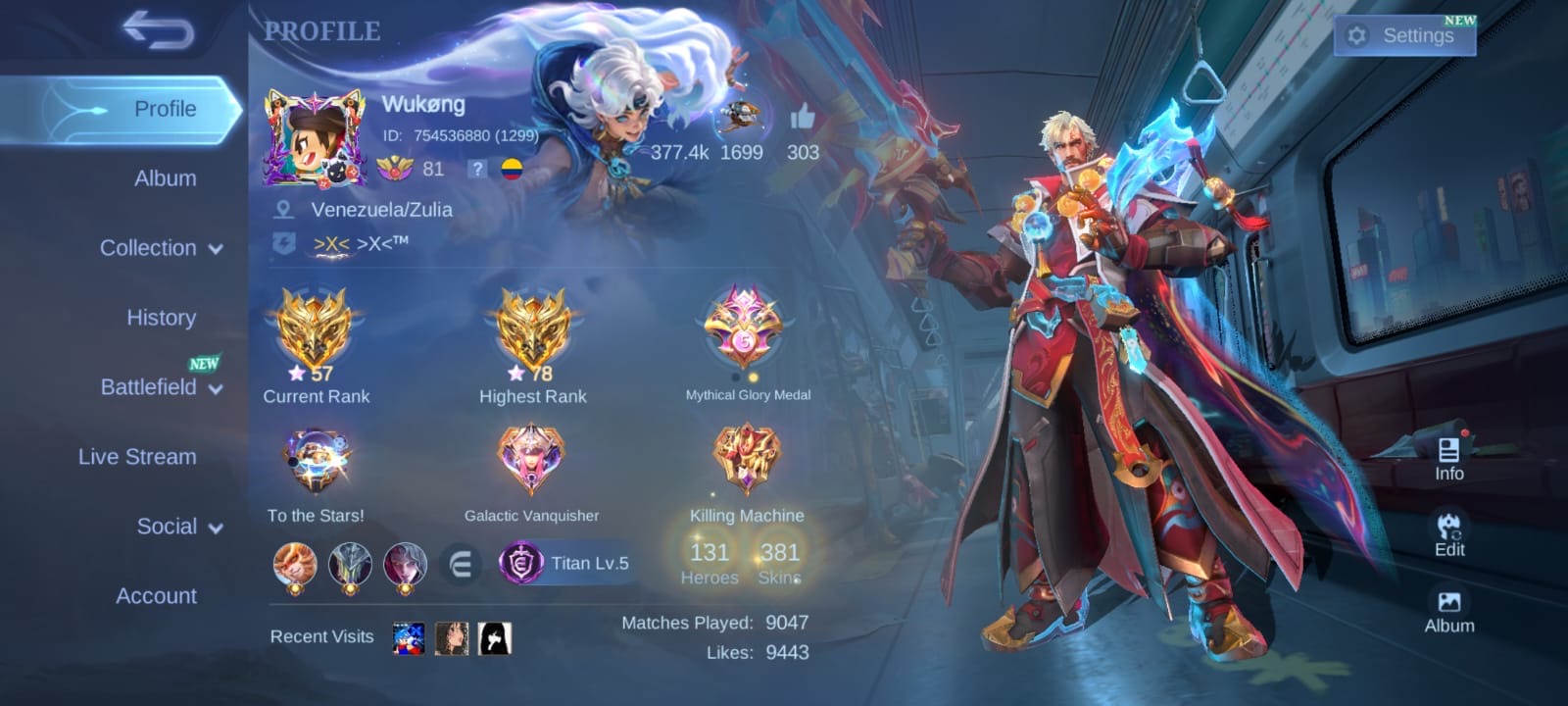The height and width of the screenshot is (706, 1568).
Task: Open the Galactic Vanquisher badge
Action: (531, 458)
